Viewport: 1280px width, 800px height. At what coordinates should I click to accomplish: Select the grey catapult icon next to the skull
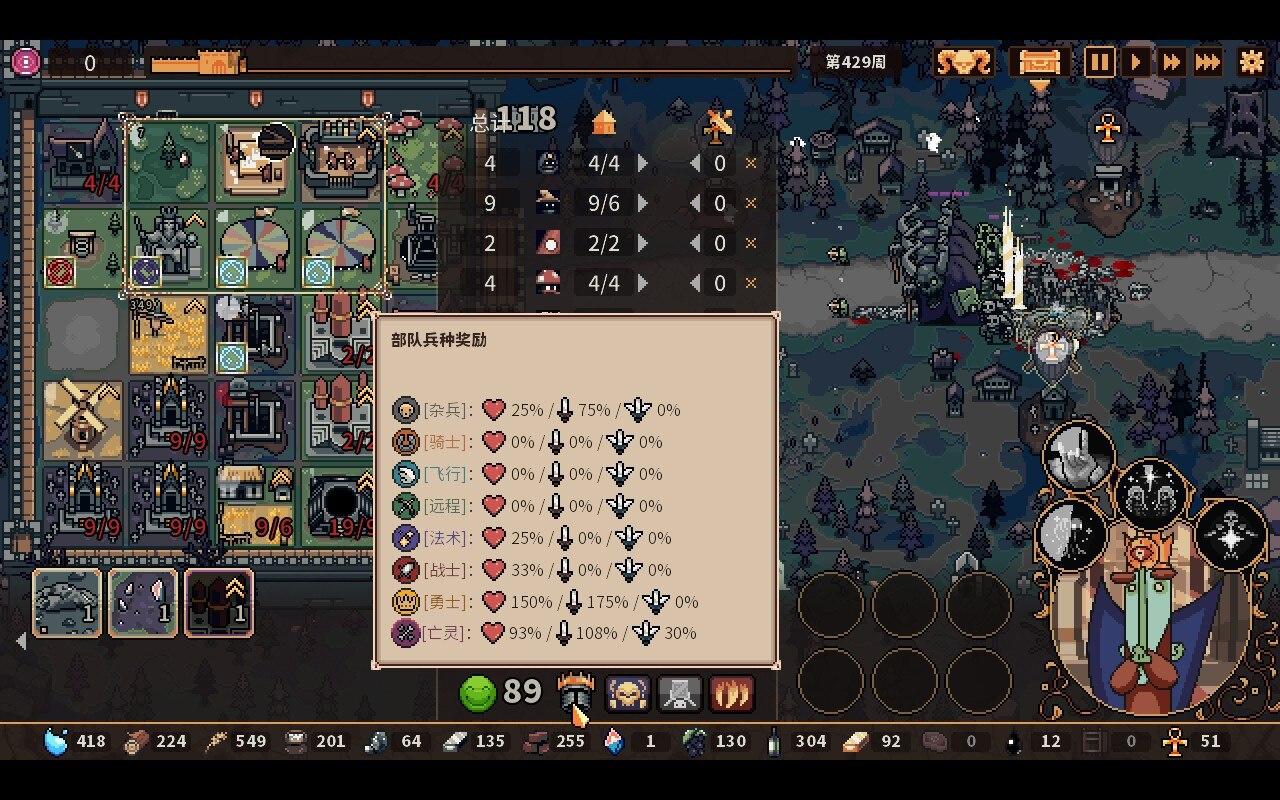click(x=680, y=691)
